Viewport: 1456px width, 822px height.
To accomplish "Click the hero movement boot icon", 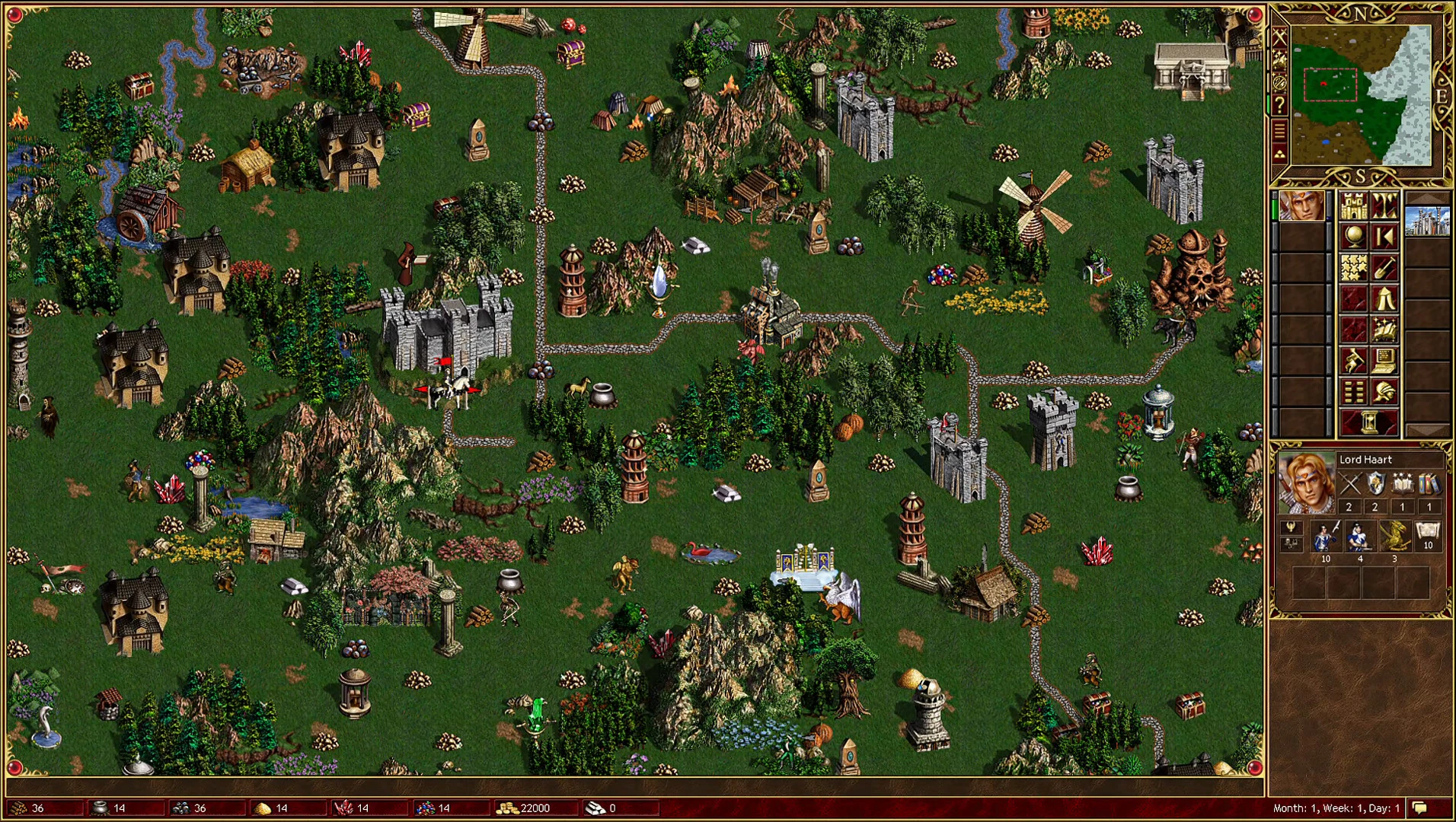I will pyautogui.click(x=1354, y=358).
